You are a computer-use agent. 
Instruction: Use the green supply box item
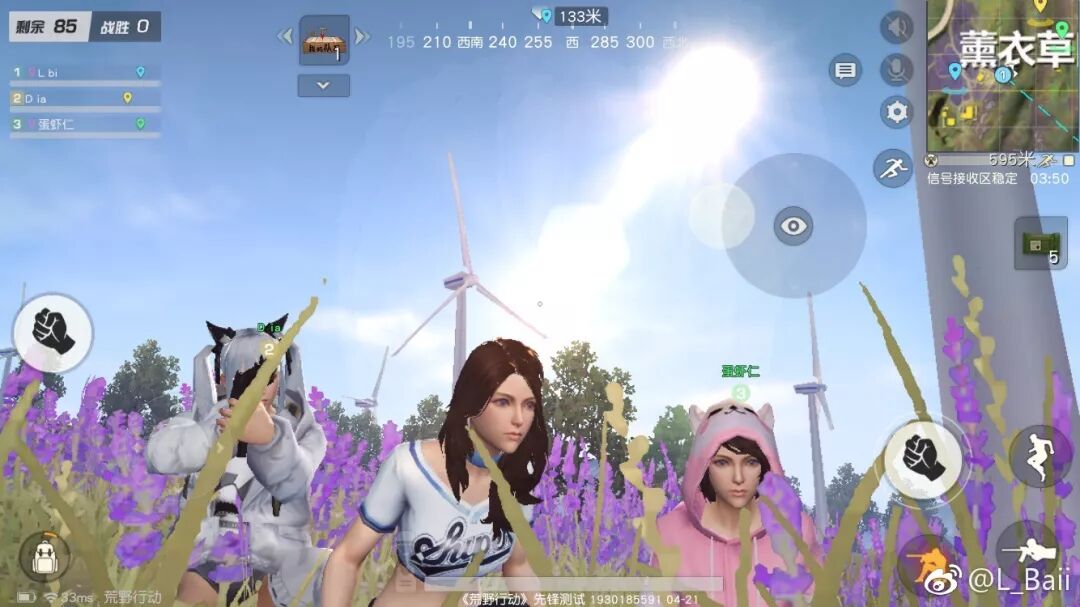(x=1040, y=243)
